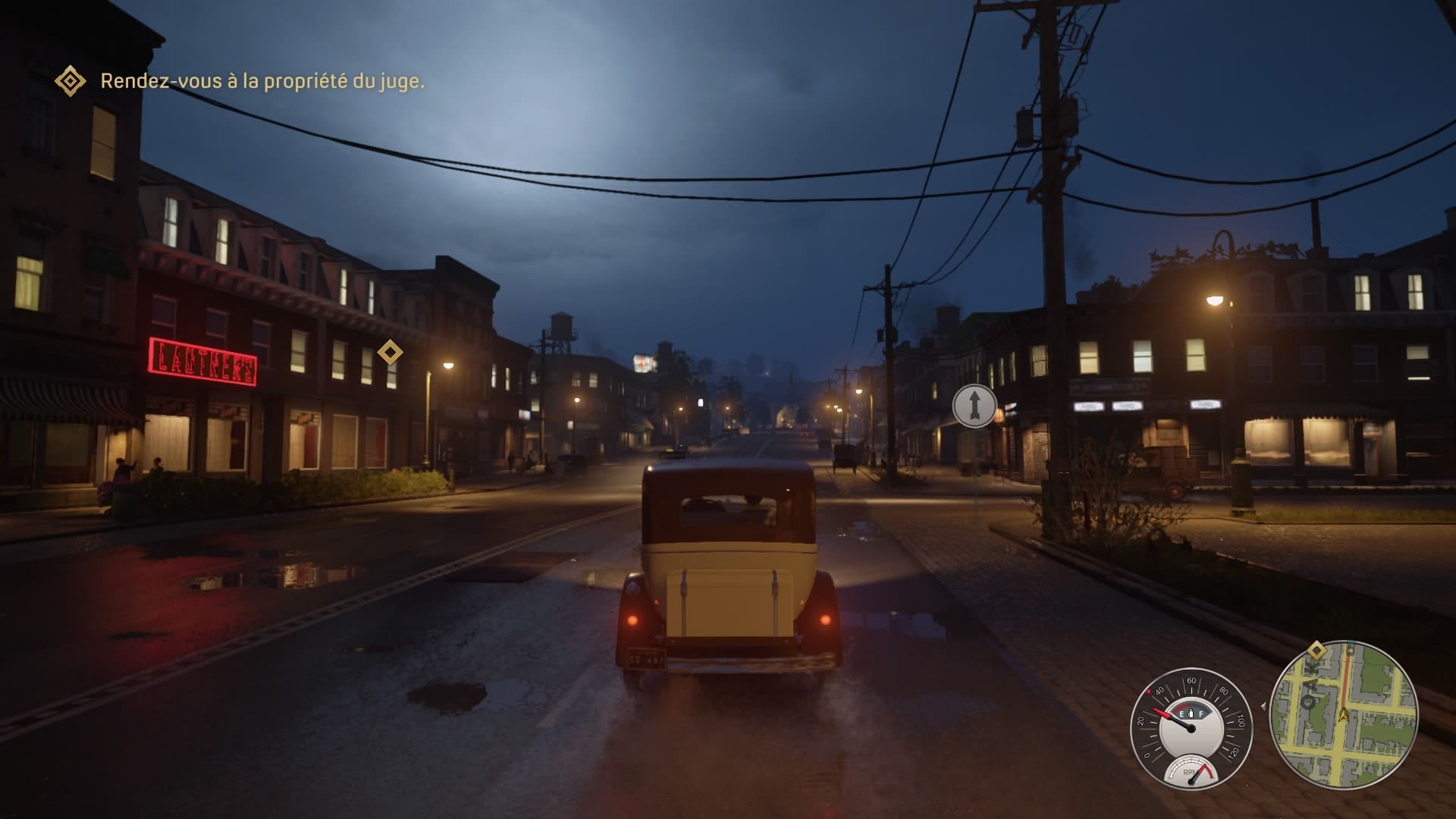The width and height of the screenshot is (1456, 819).
Task: Select the gold diamond objective icon beside the mission text
Action: point(71,80)
